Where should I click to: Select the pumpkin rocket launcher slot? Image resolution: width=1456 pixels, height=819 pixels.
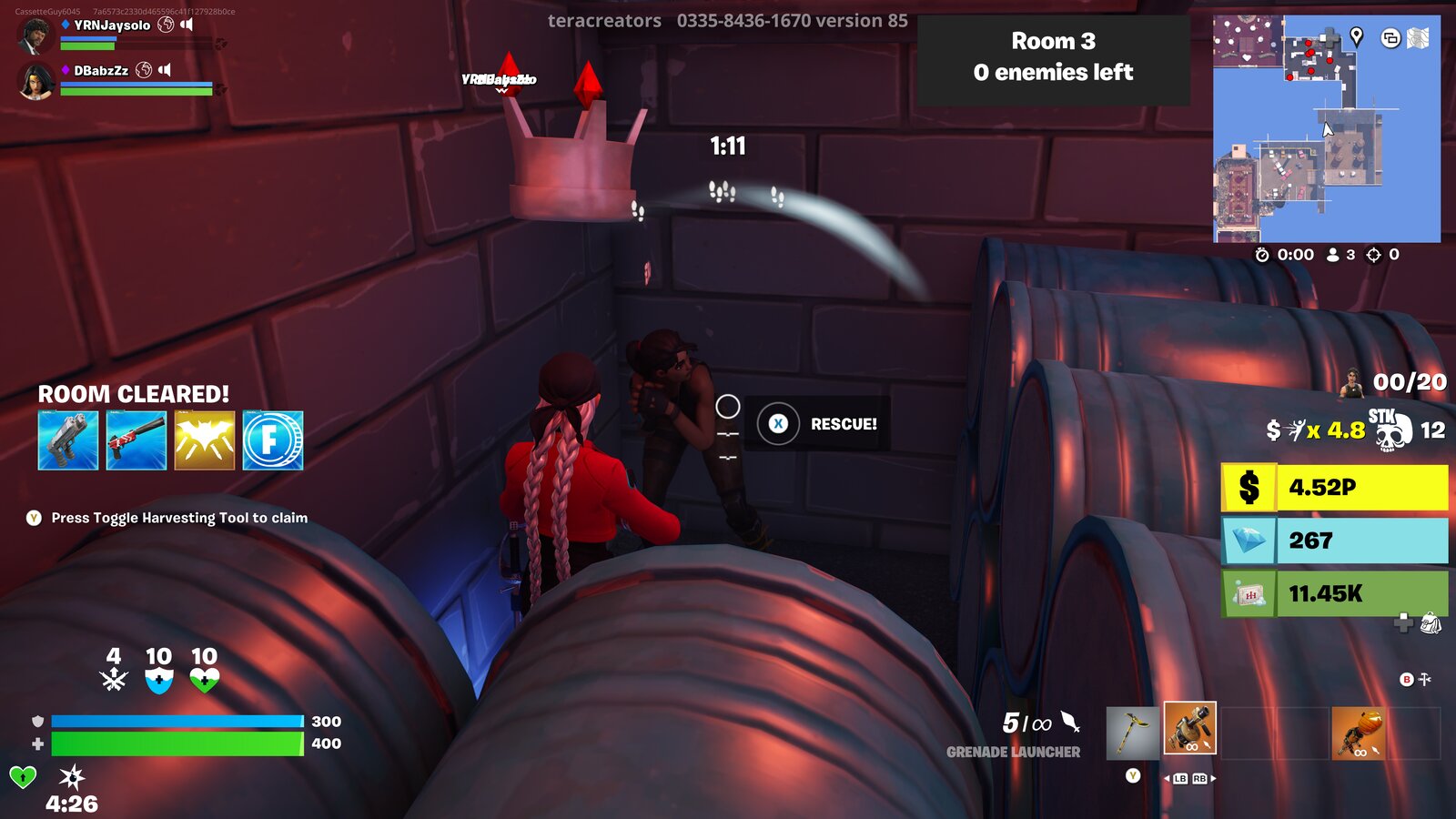point(1359,732)
